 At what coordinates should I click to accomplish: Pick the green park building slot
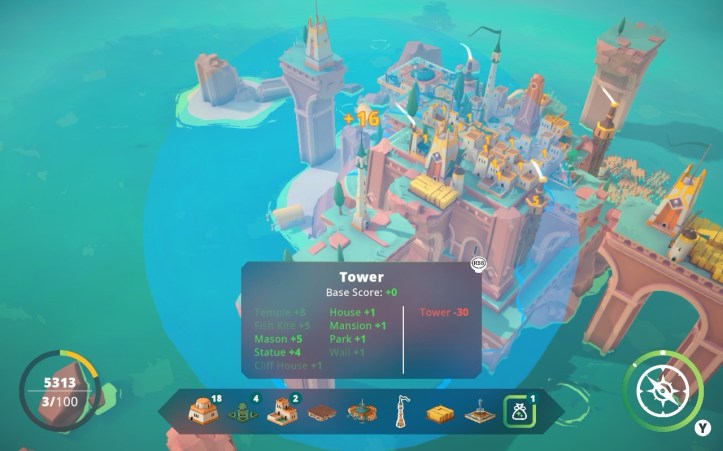click(x=241, y=413)
